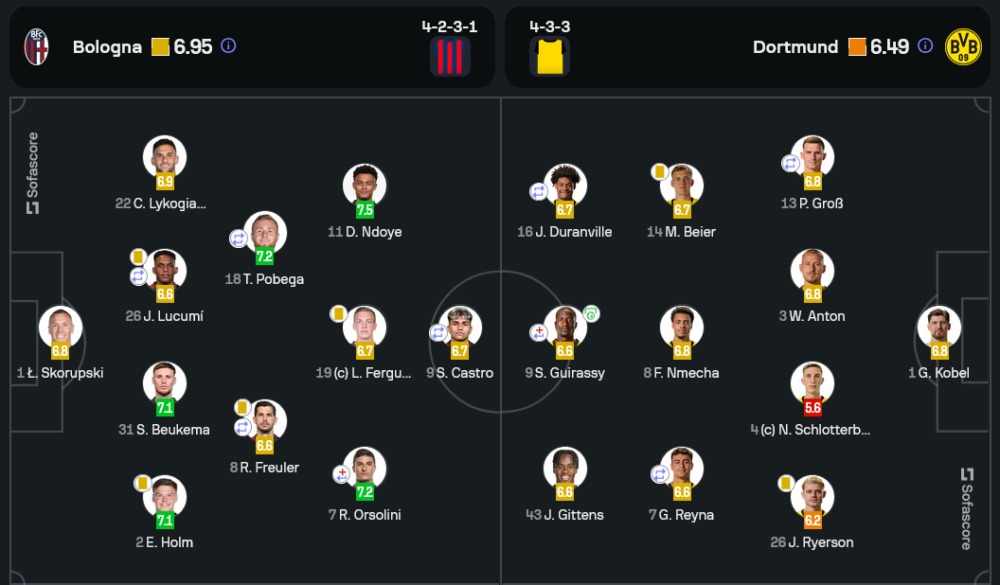
Task: Show Bologna average rating info icon
Action: click(x=228, y=46)
